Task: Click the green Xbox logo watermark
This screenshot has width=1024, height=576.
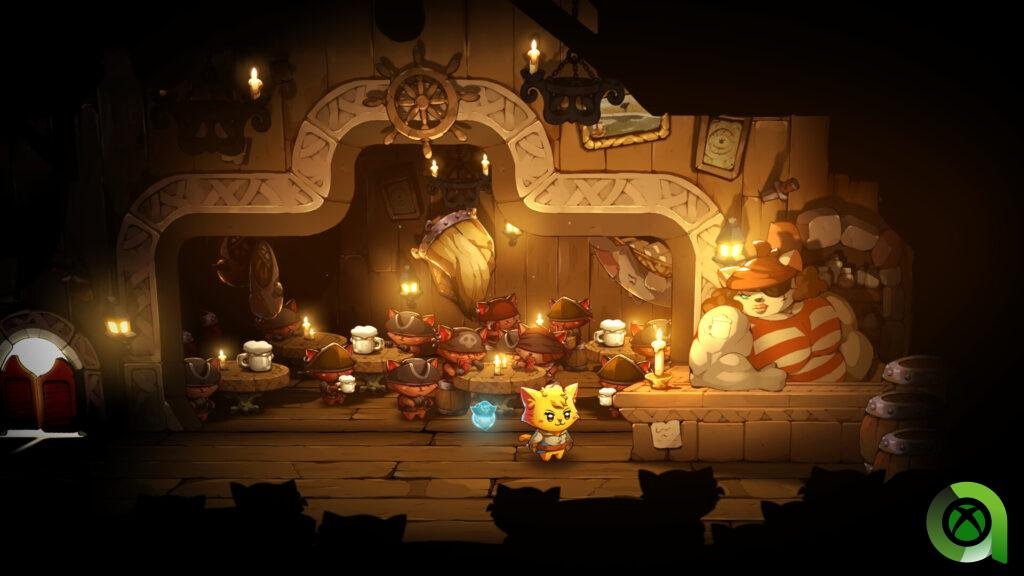Action: coord(965,522)
